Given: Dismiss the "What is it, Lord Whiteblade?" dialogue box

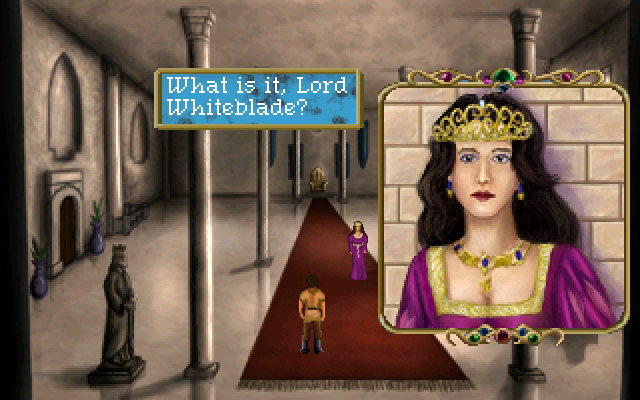Looking at the screenshot, I should (x=256, y=97).
